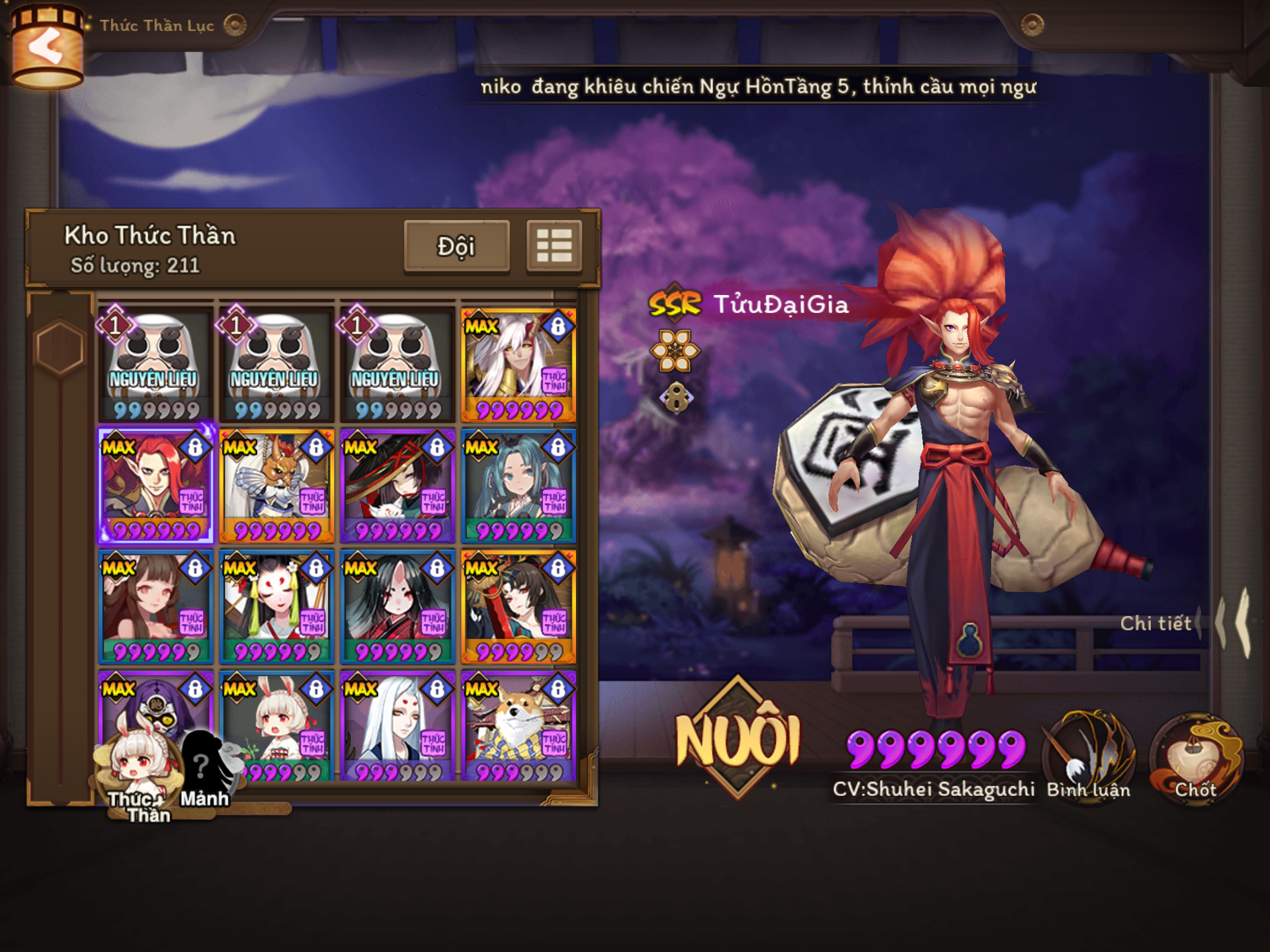Choose the fox archer shikigami portrait
Screen dimensions: 1270x952
pyautogui.click(x=276, y=485)
